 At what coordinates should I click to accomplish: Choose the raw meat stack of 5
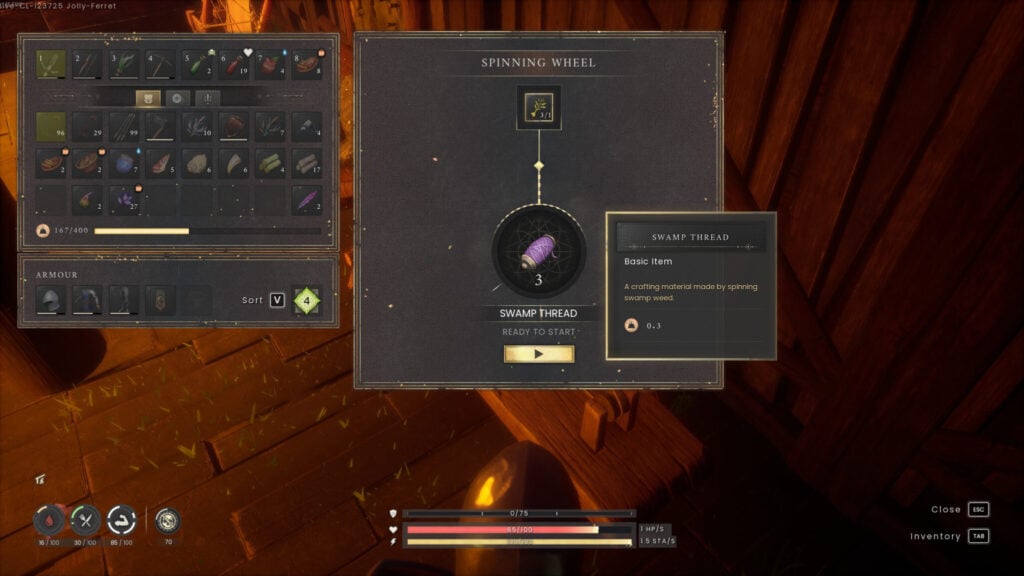pyautogui.click(x=161, y=163)
